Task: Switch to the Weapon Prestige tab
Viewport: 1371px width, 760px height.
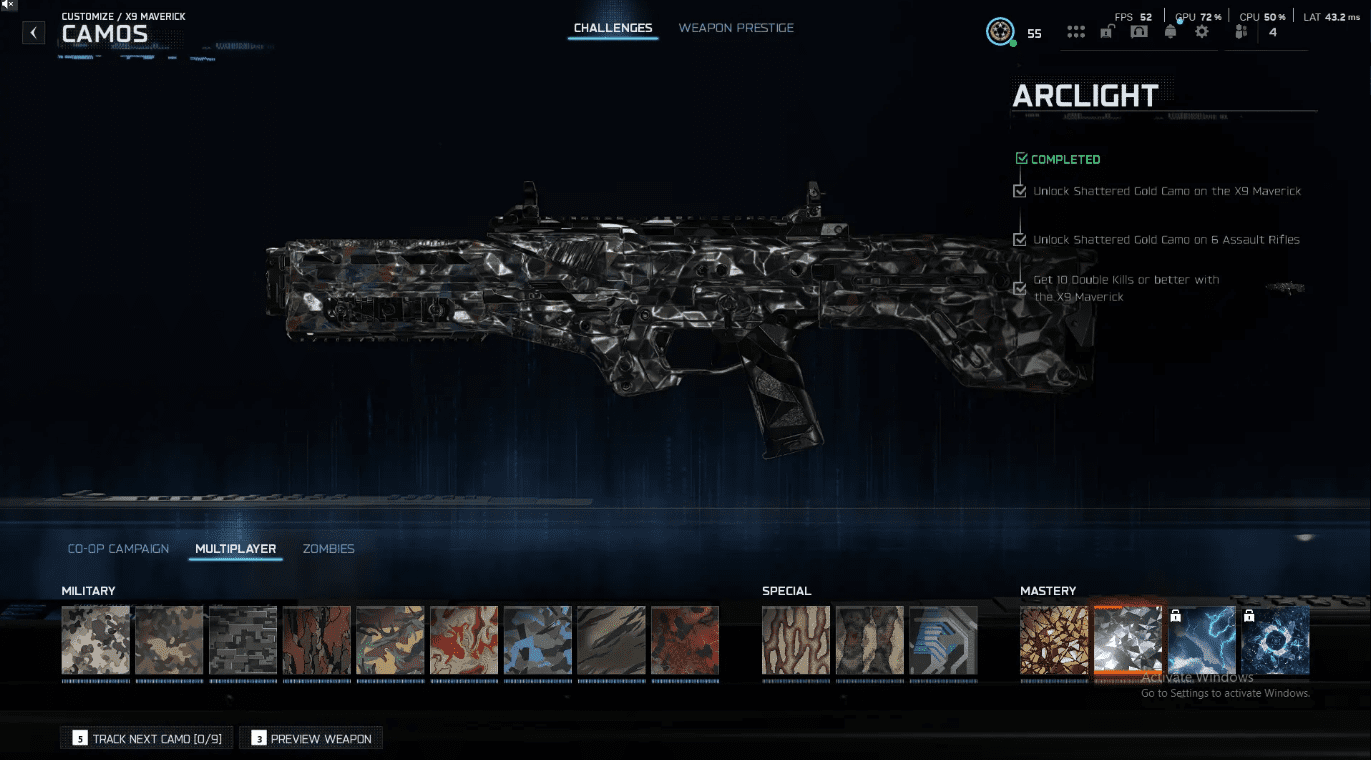Action: (x=736, y=28)
